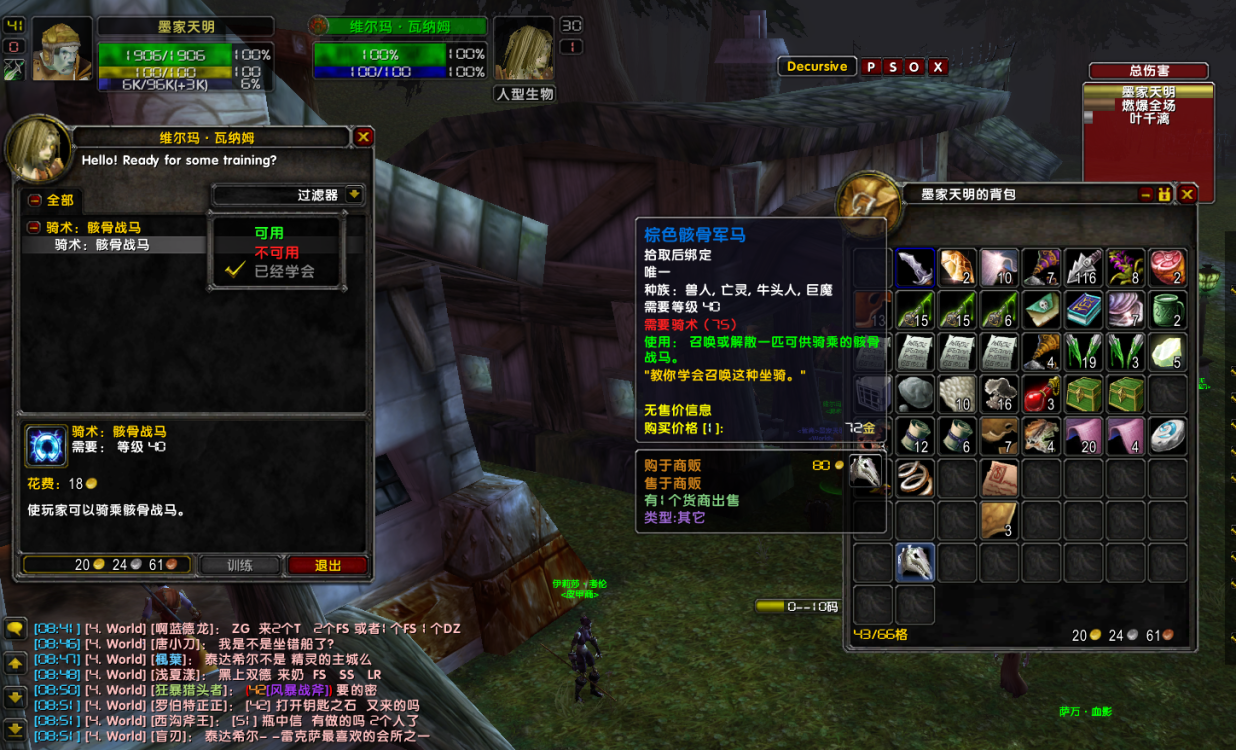The height and width of the screenshot is (750, 1236).
Task: Pick the red potion stack of 3
Action: [1041, 394]
